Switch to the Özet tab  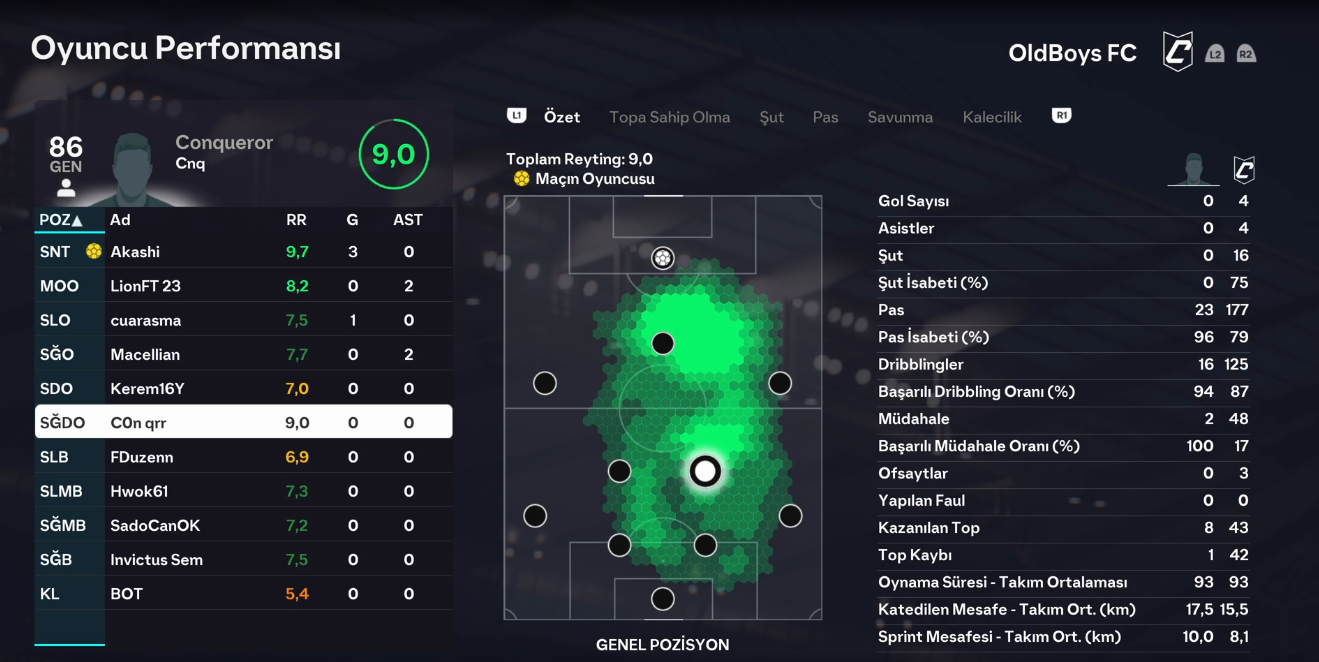562,117
